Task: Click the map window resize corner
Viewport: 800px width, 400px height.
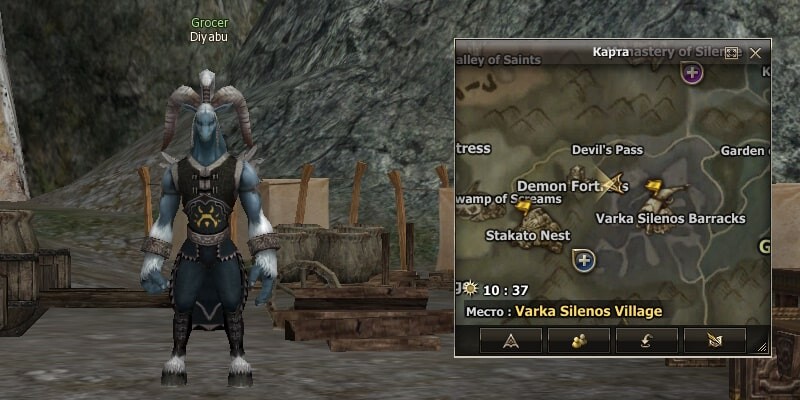Action: pos(763,348)
